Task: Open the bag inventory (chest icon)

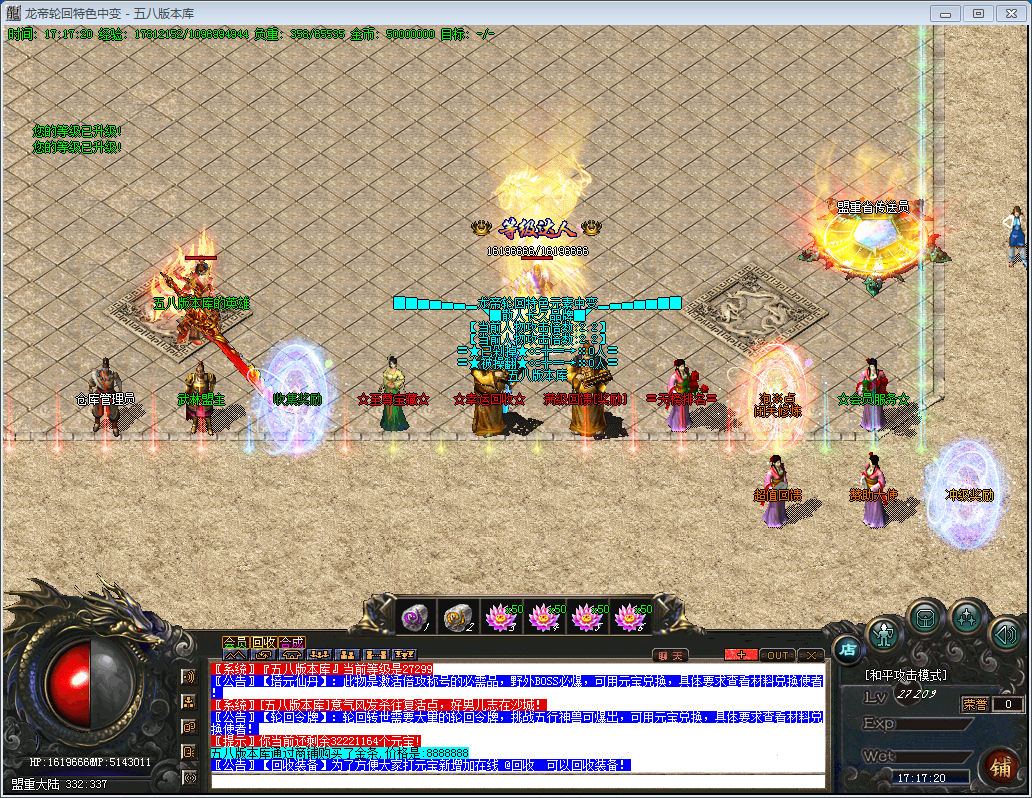Action: pos(926,617)
